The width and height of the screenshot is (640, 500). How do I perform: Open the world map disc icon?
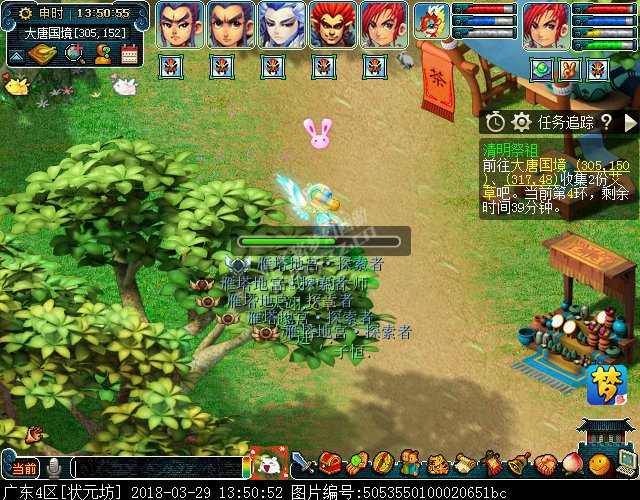43,54
